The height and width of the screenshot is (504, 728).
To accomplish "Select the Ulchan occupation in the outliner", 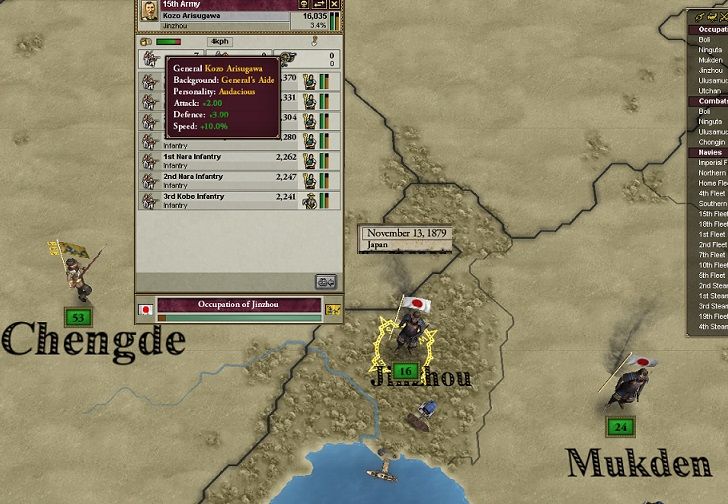I will 711,91.
